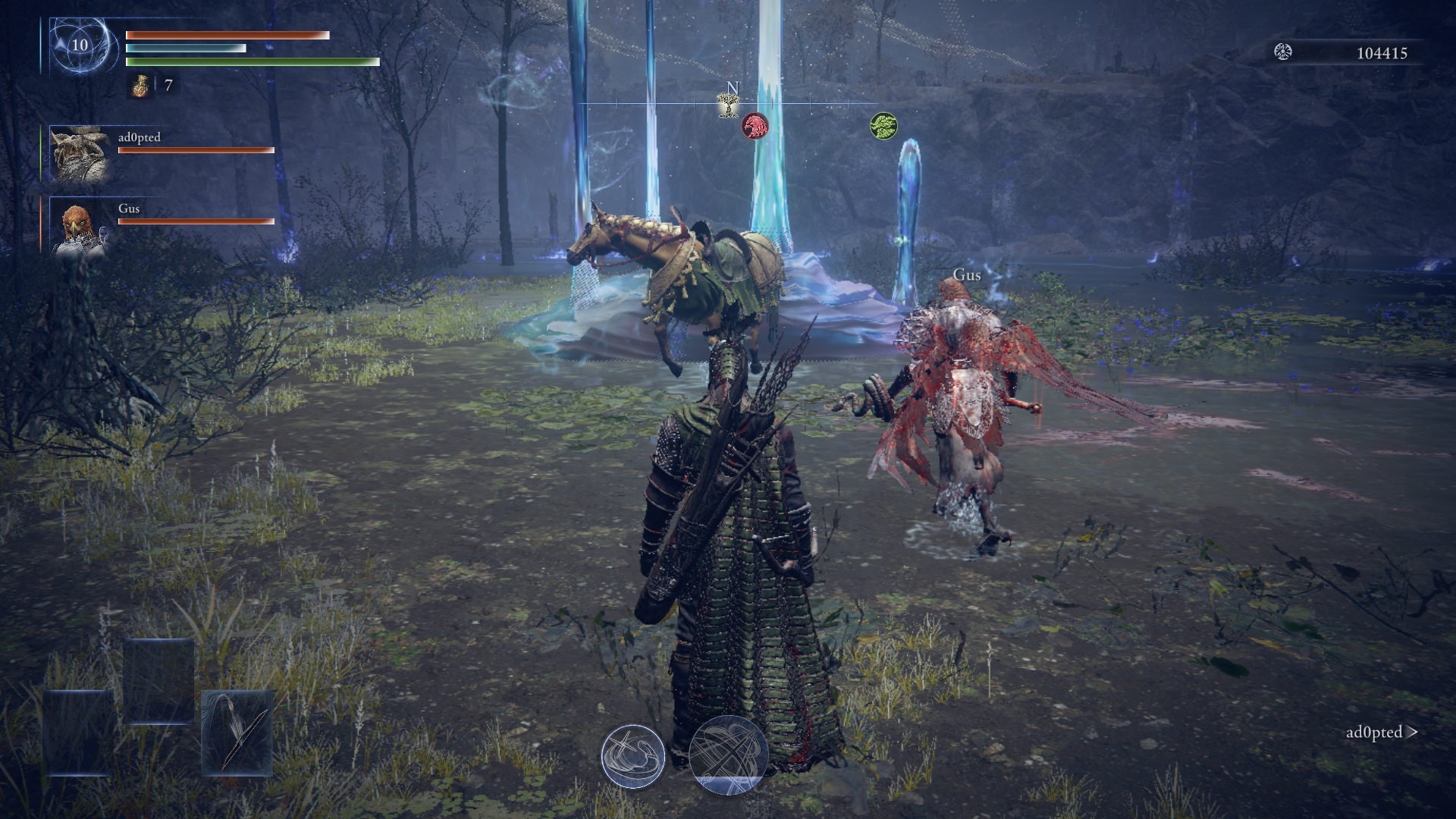
Task: Click the level 10 emblem
Action: pyautogui.click(x=80, y=45)
